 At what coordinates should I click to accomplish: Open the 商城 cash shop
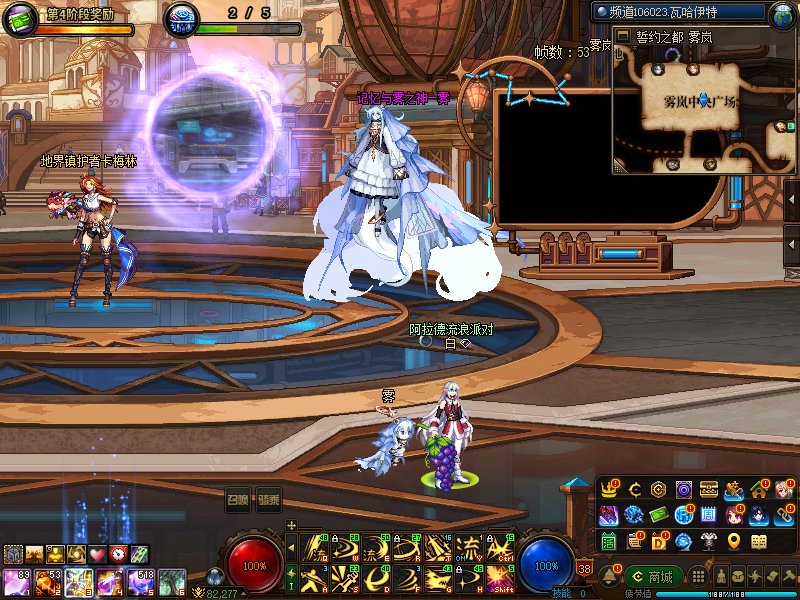[x=653, y=577]
